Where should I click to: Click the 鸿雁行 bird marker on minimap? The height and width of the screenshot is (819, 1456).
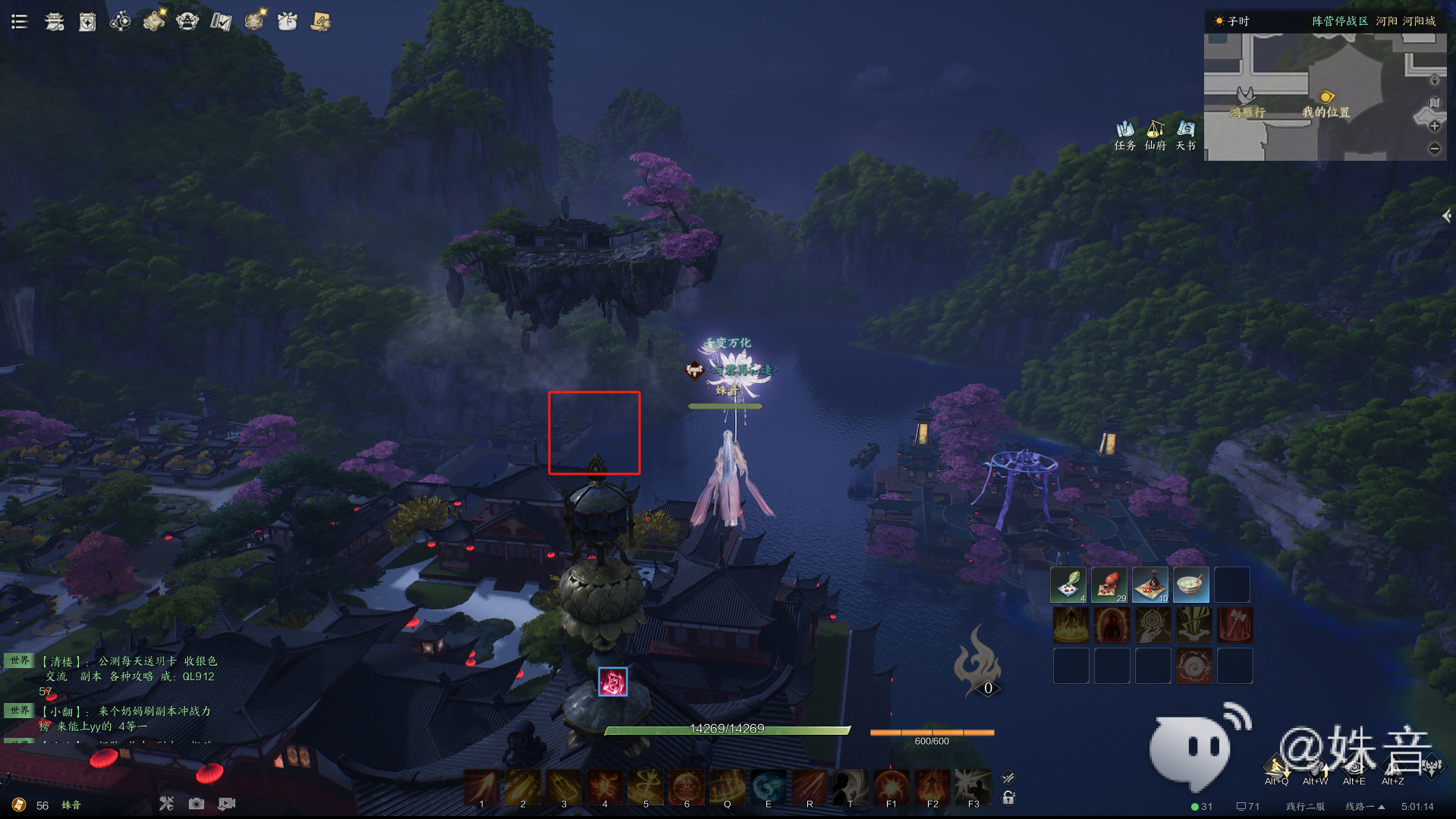coord(1245,96)
